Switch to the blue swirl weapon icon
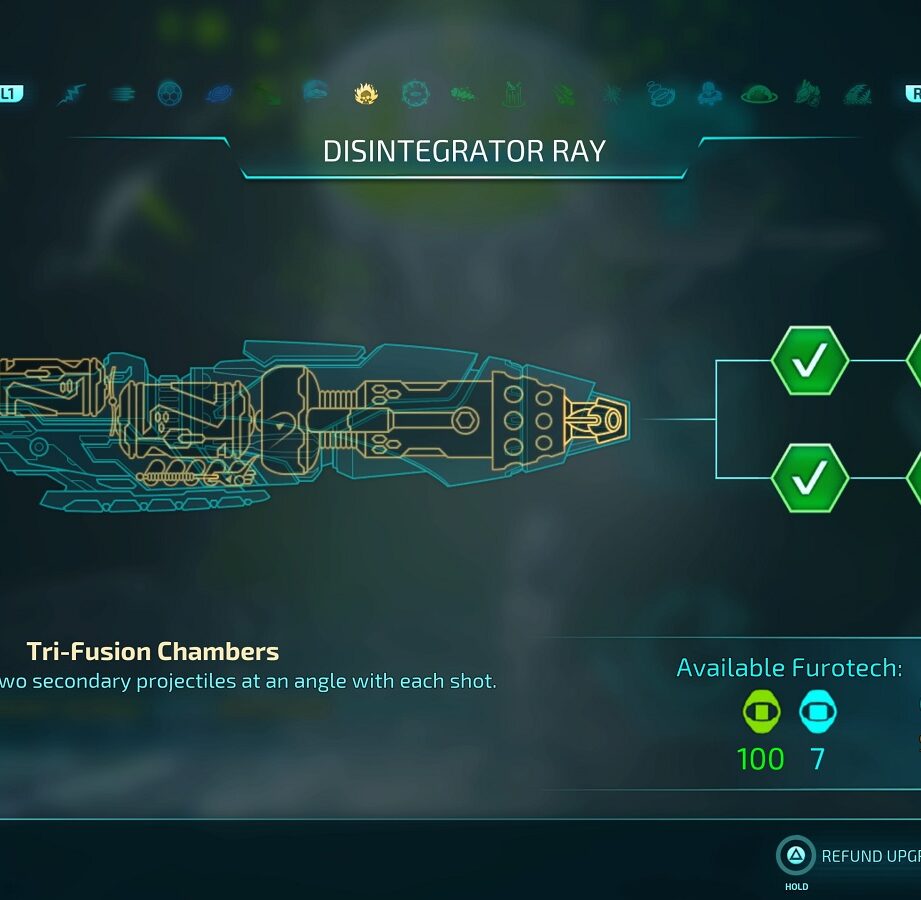The width and height of the screenshot is (921, 900). [x=219, y=94]
